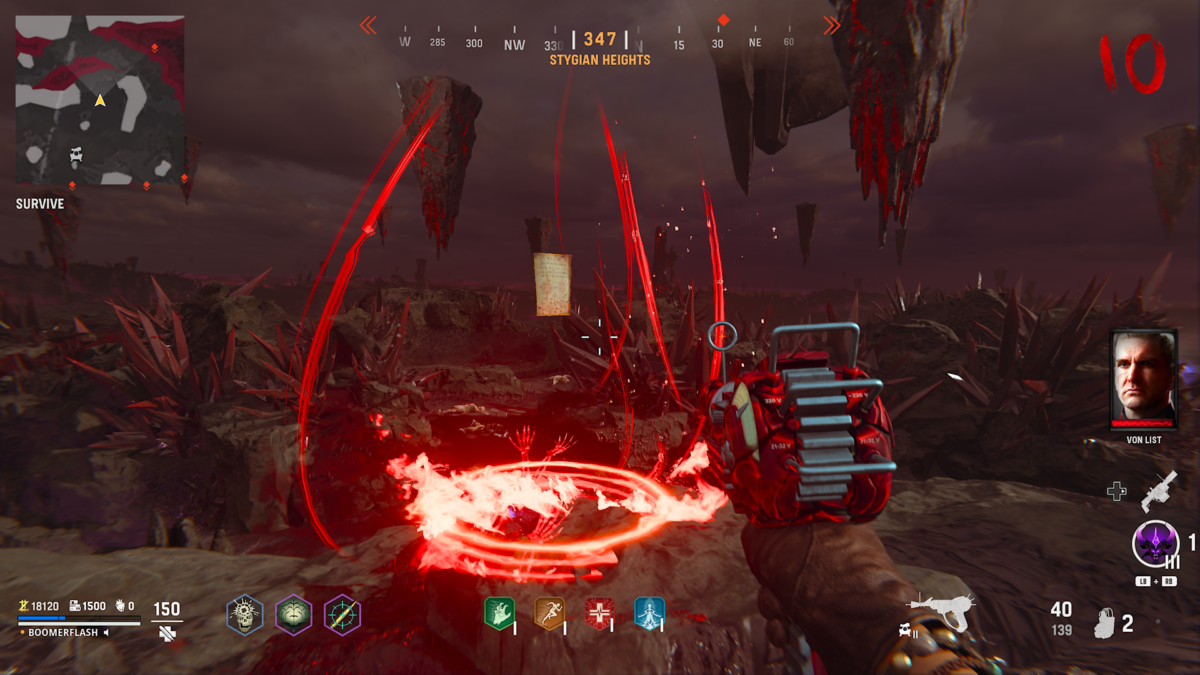The image size is (1200, 675).
Task: Click the grenade equipment icon
Action: (x=1105, y=623)
